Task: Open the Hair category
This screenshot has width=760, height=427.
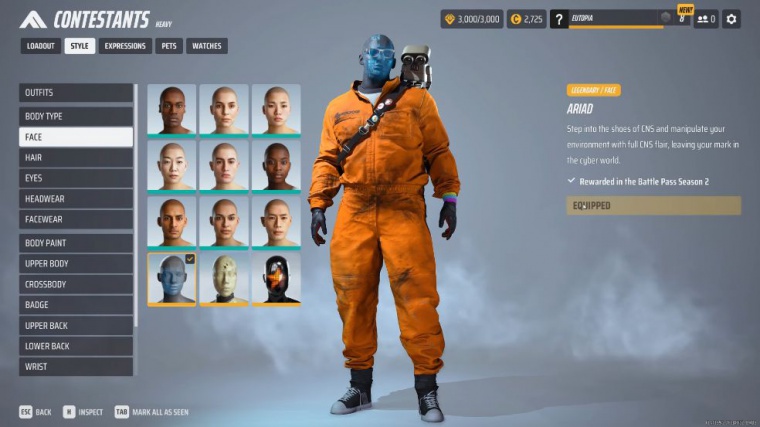Action: pos(76,158)
